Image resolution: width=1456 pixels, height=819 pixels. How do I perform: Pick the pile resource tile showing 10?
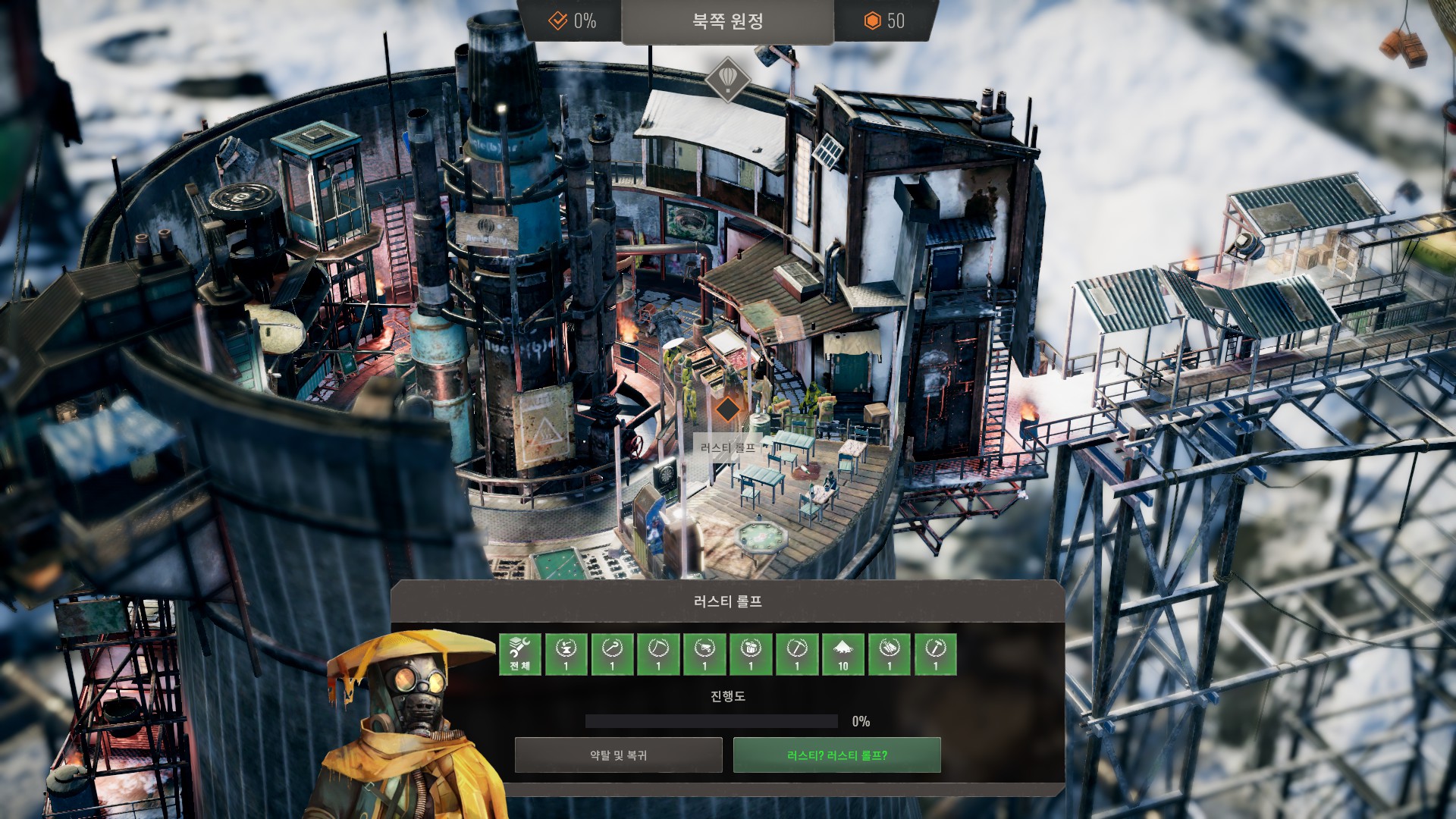tap(843, 654)
